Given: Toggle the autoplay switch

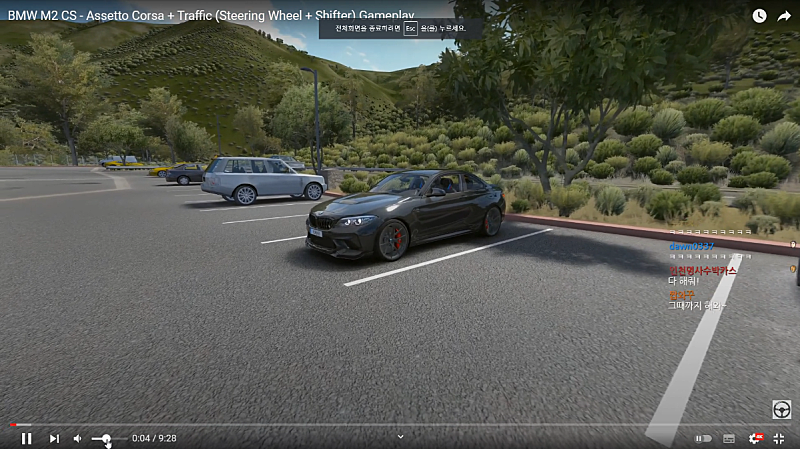Looking at the screenshot, I should point(704,438).
